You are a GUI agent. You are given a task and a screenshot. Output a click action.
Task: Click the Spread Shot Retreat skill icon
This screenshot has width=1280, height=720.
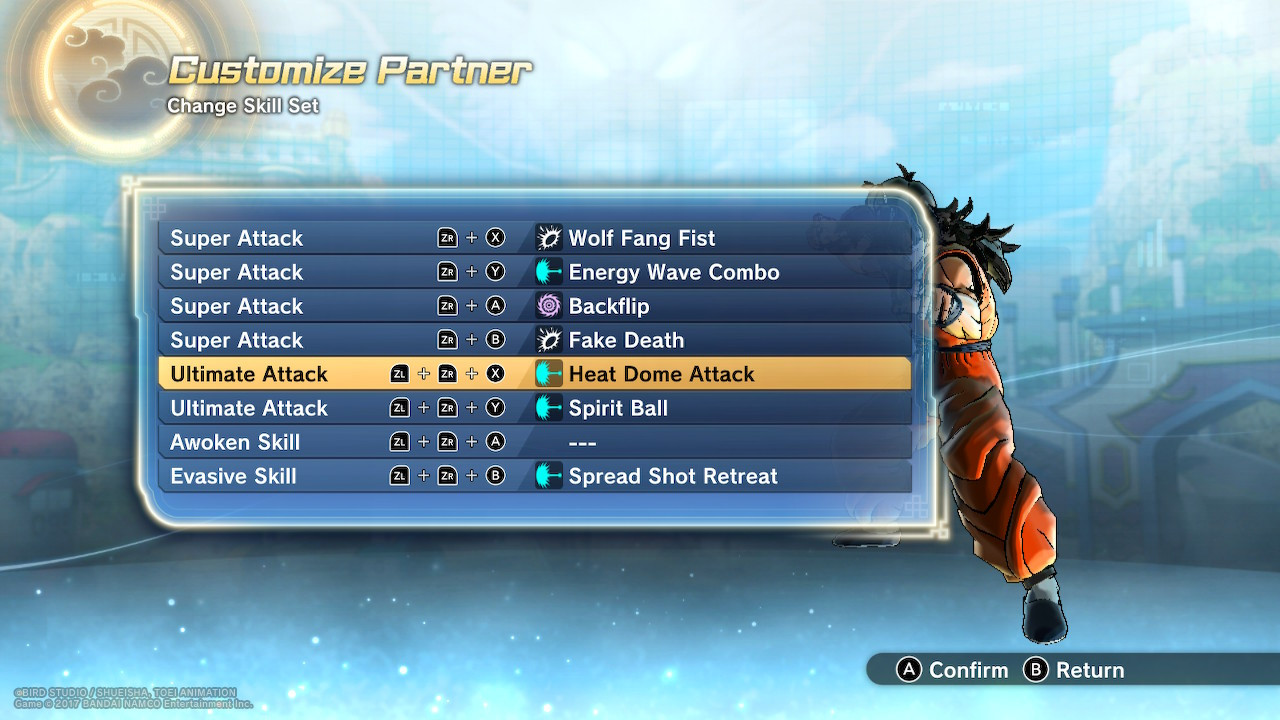coord(548,477)
